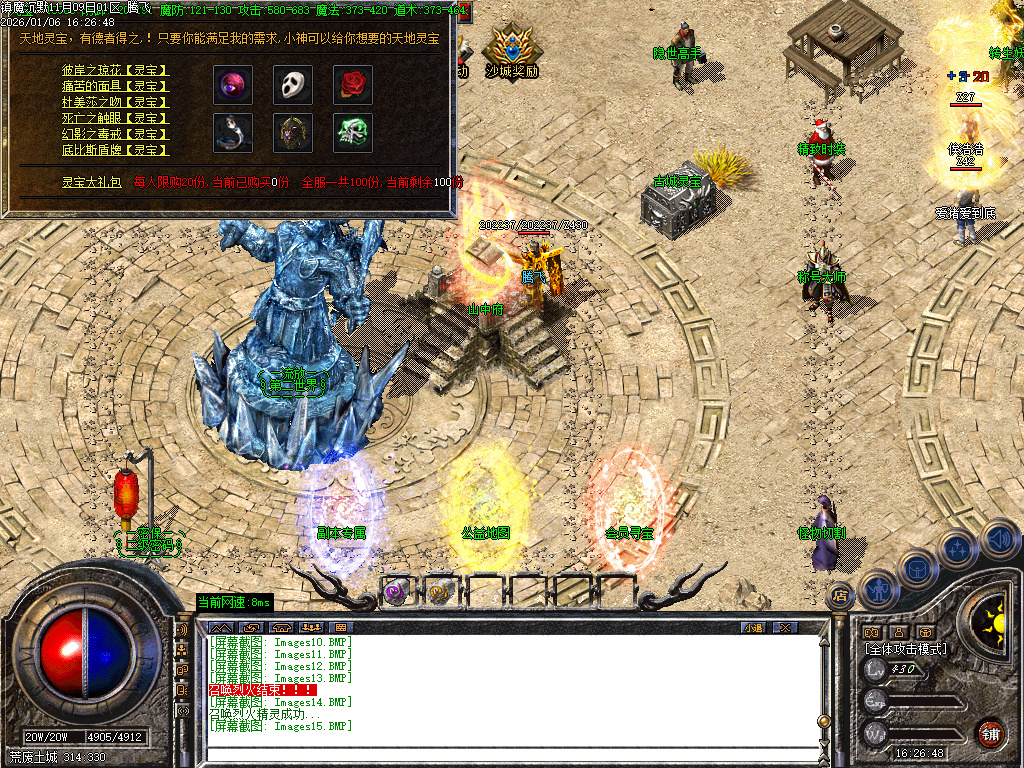Viewport: 1024px width, 768px height.
Task: Choose the 幻影之毒戒 spirit treasure link
Action: pos(115,134)
